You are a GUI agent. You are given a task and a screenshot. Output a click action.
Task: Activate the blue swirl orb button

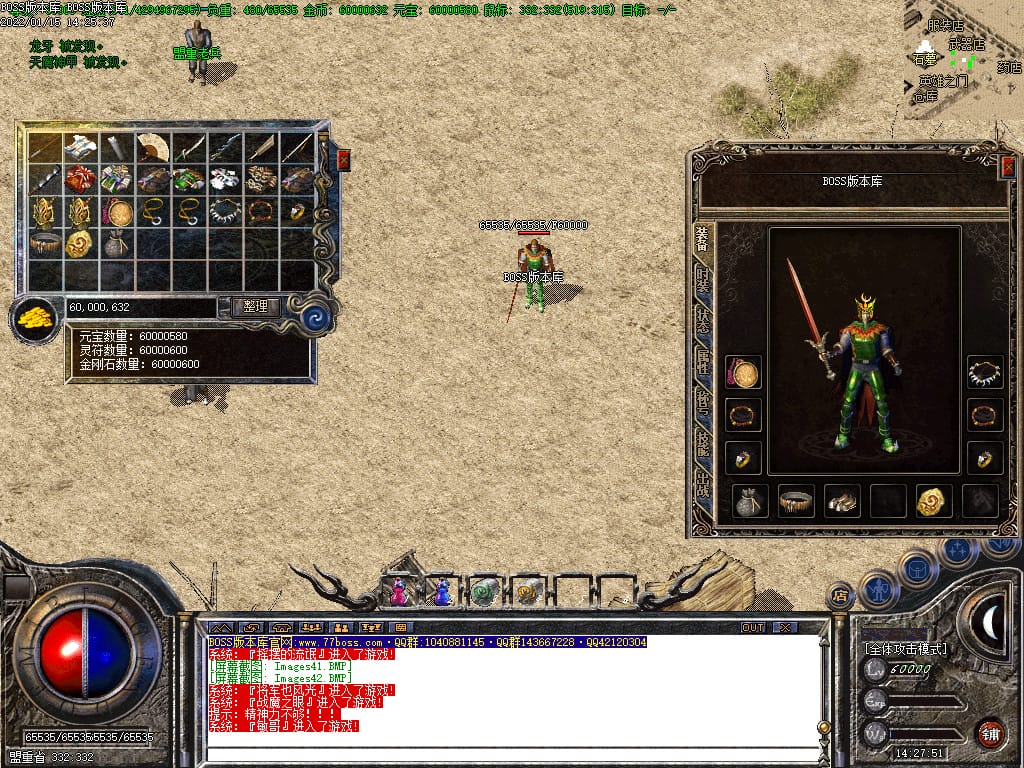[317, 318]
